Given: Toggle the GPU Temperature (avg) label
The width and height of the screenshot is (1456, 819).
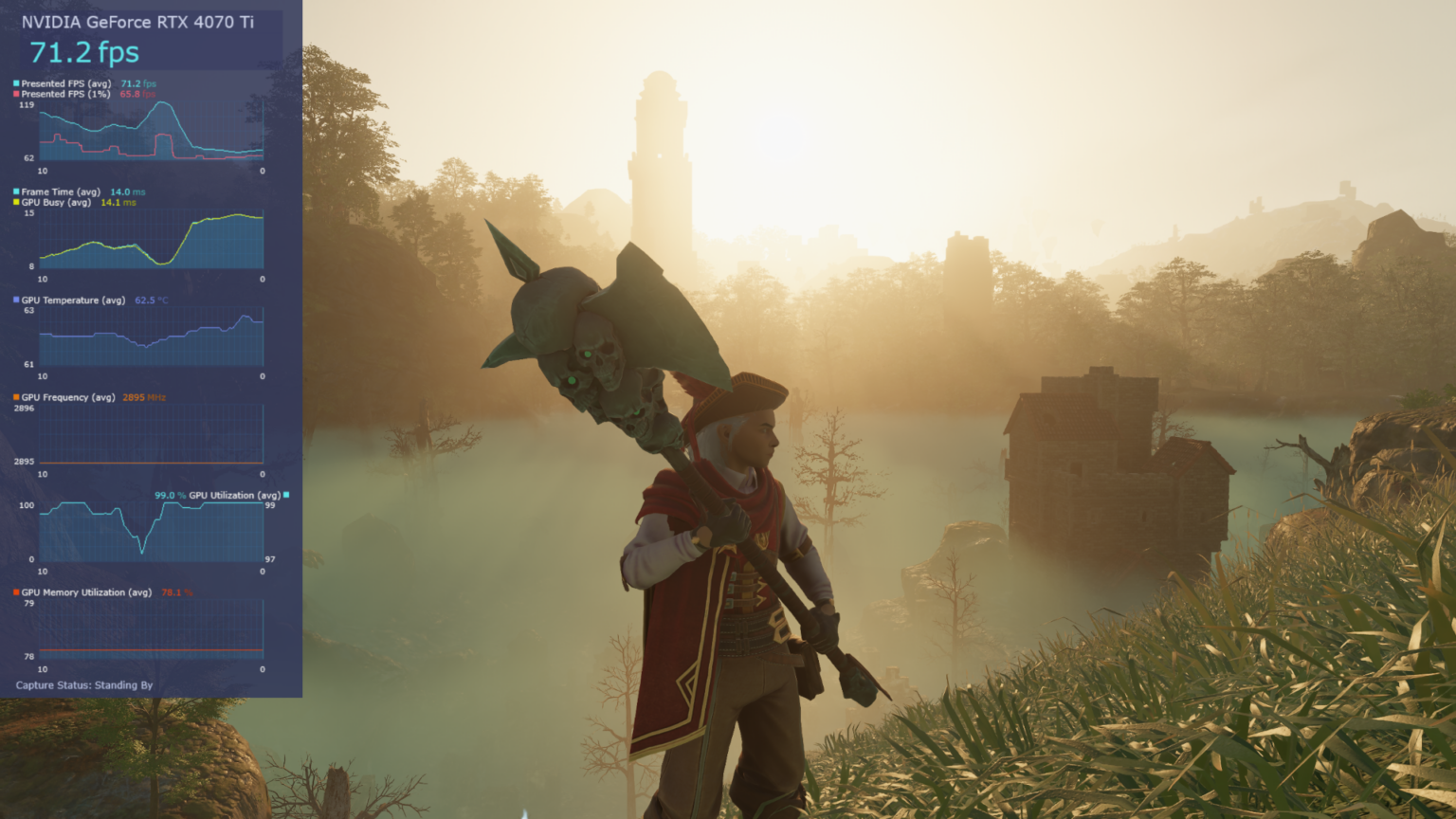Looking at the screenshot, I should coord(71,300).
